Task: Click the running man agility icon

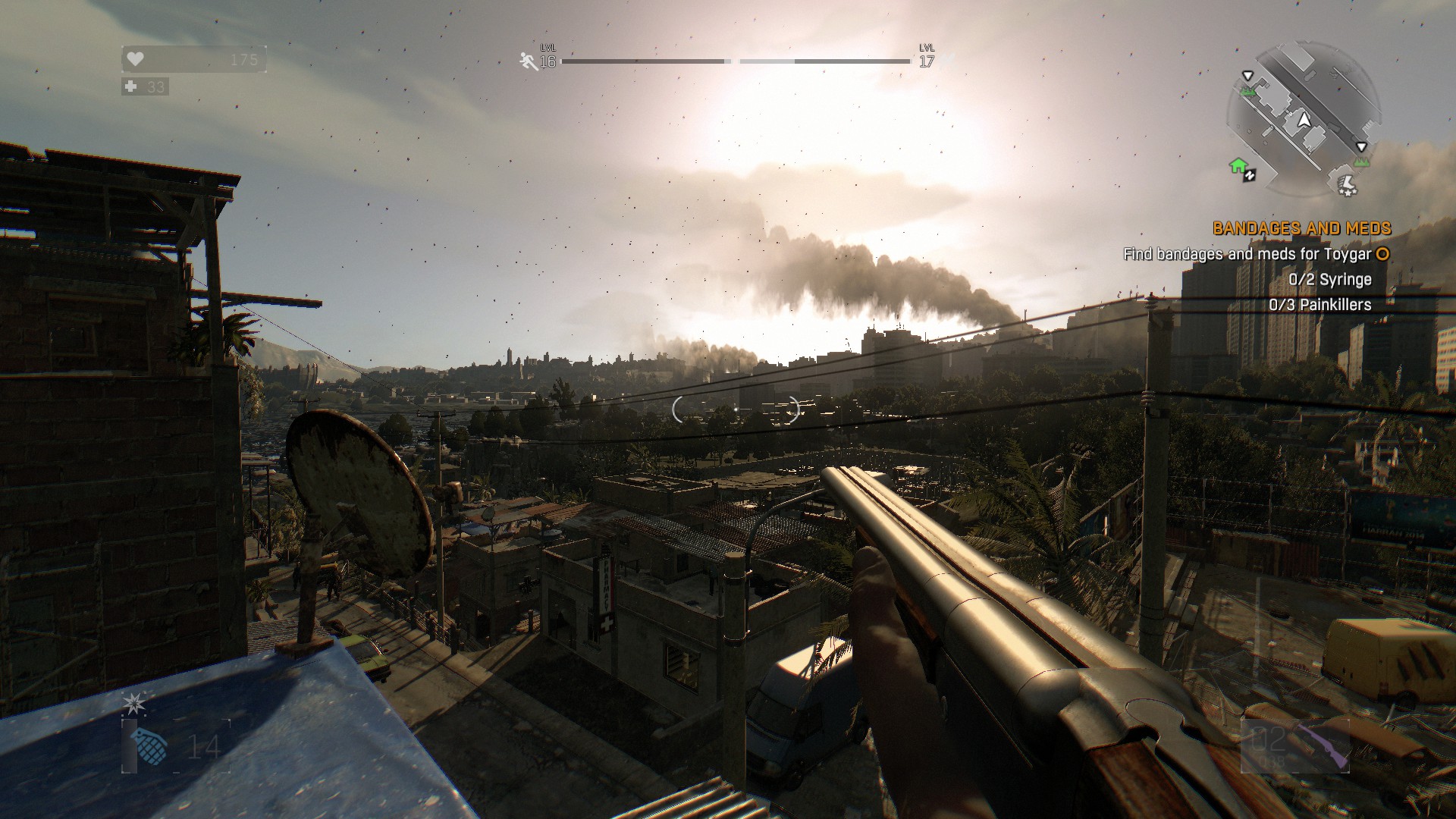Action: click(529, 61)
